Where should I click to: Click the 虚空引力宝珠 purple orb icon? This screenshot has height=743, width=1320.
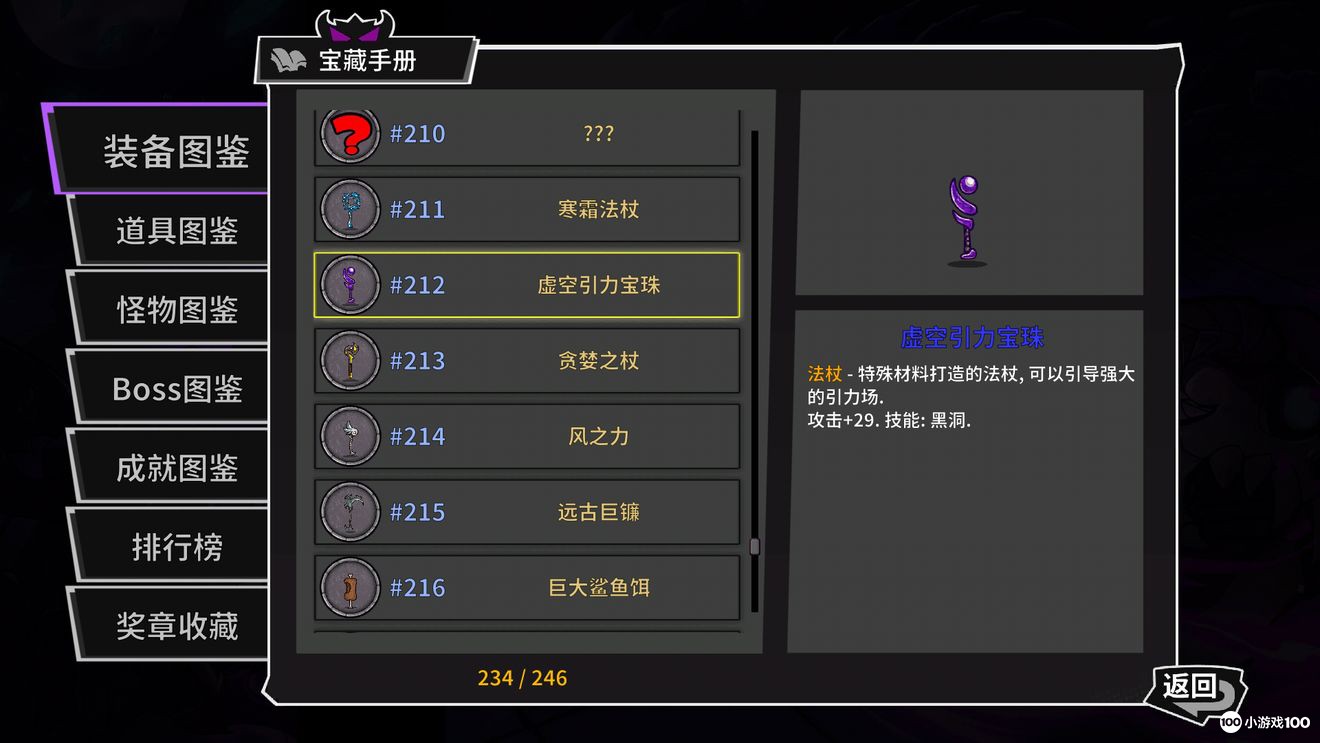(349, 284)
